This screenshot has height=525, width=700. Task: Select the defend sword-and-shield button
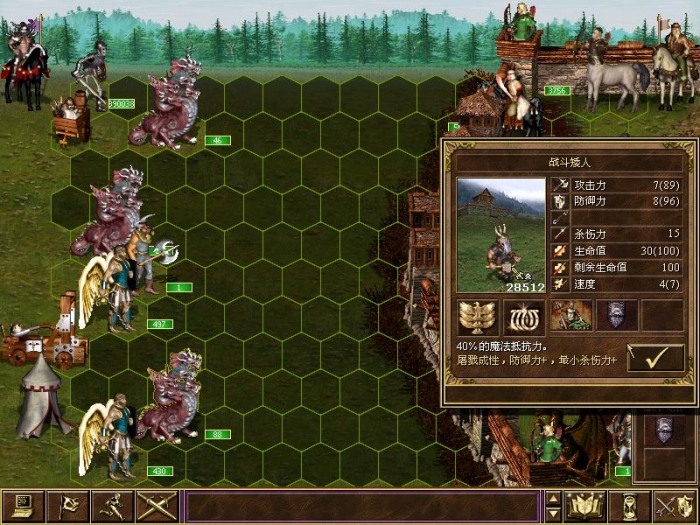(x=674, y=506)
